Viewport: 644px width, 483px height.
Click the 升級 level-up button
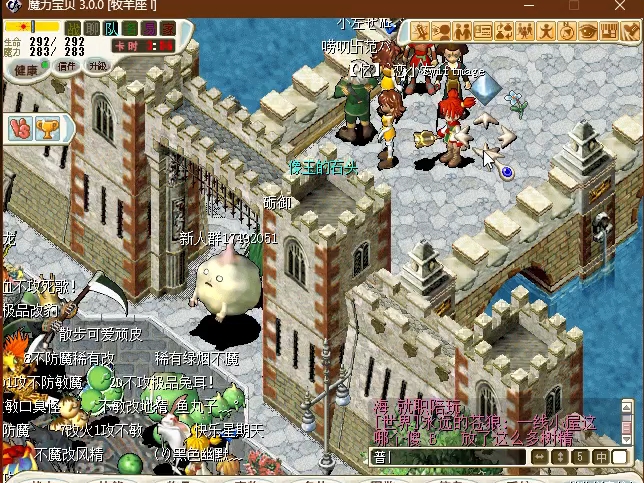[x=97, y=67]
